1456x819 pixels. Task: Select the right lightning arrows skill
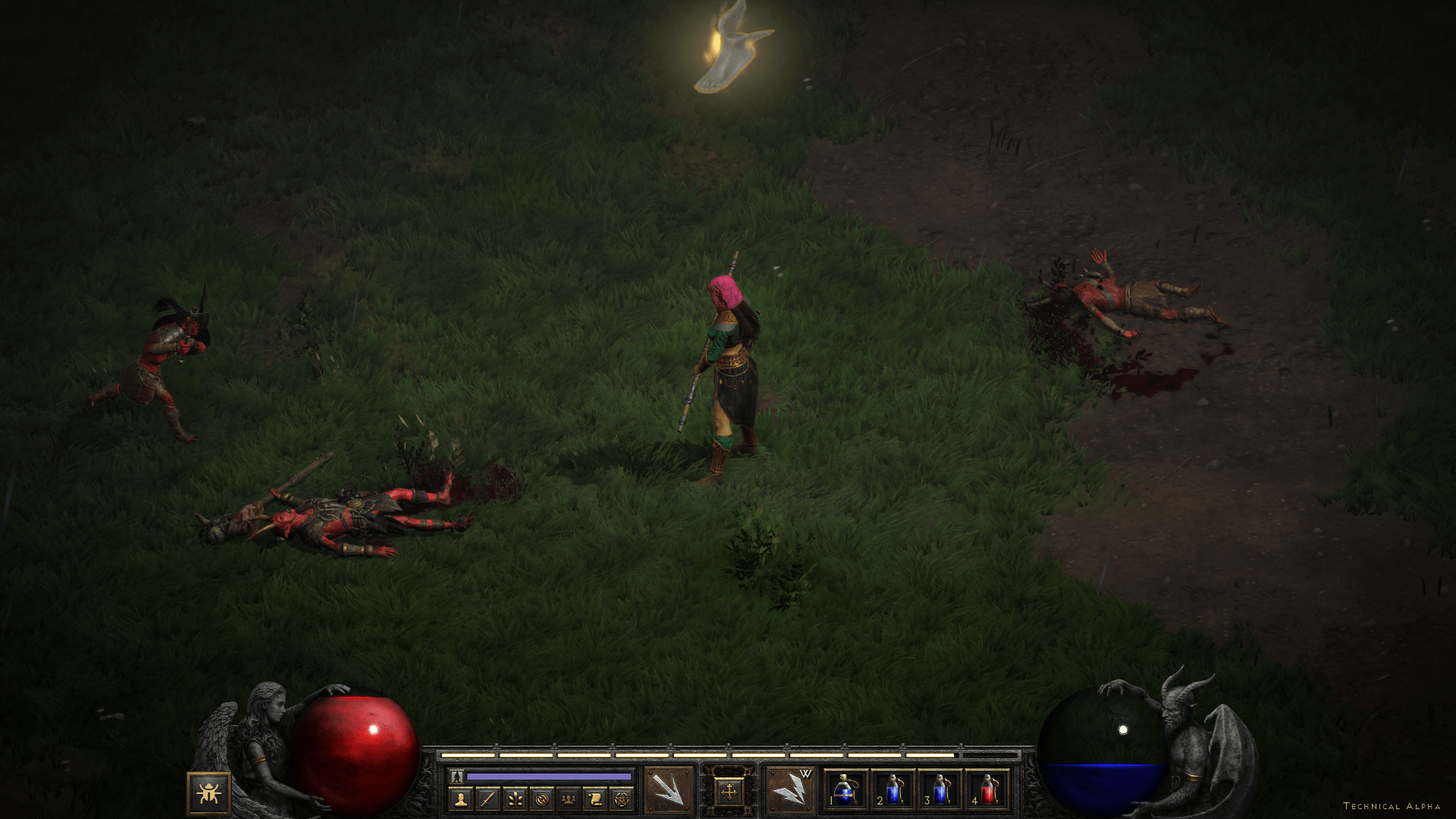click(x=789, y=790)
